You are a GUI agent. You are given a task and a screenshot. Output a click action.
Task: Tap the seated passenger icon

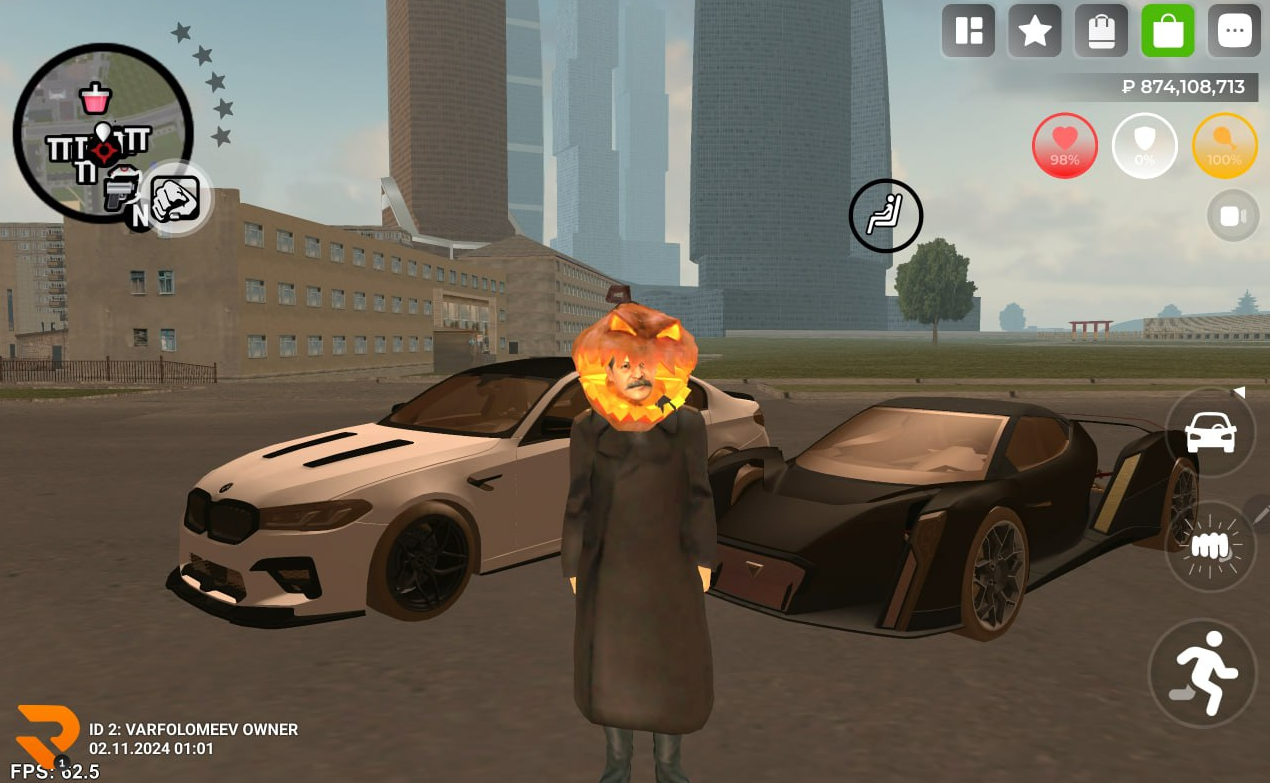pos(885,215)
